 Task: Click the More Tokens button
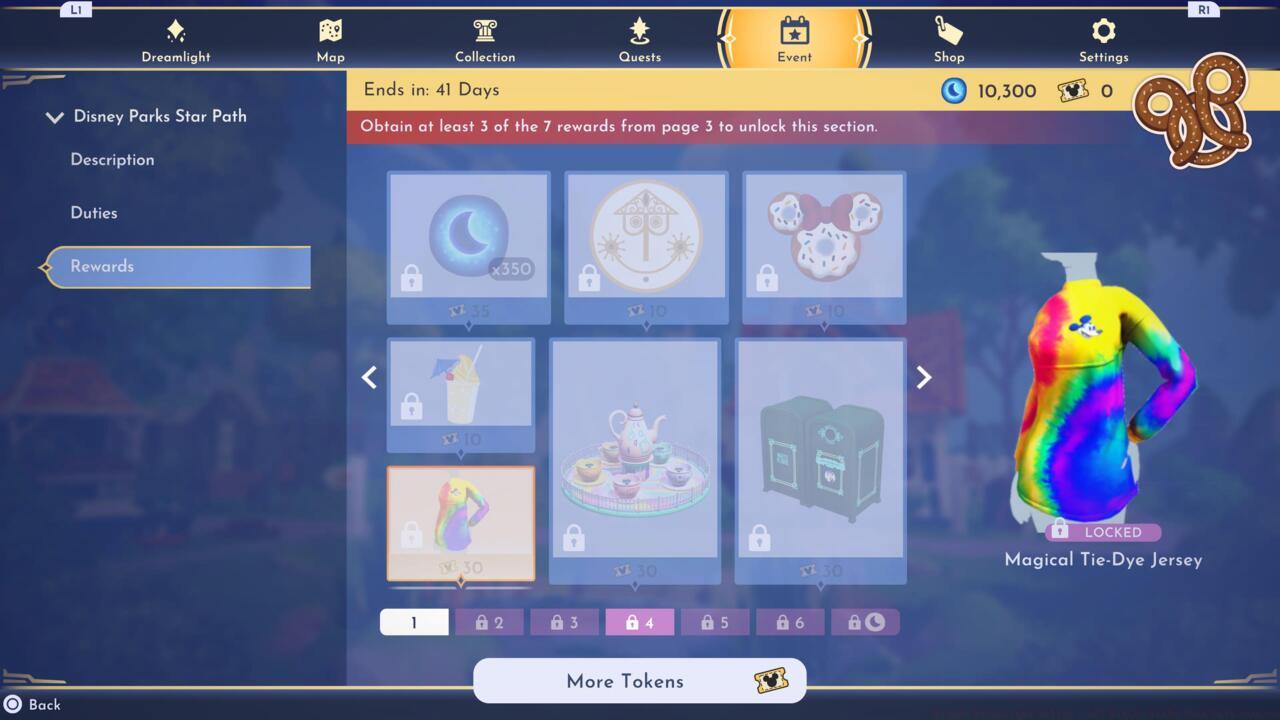point(639,681)
